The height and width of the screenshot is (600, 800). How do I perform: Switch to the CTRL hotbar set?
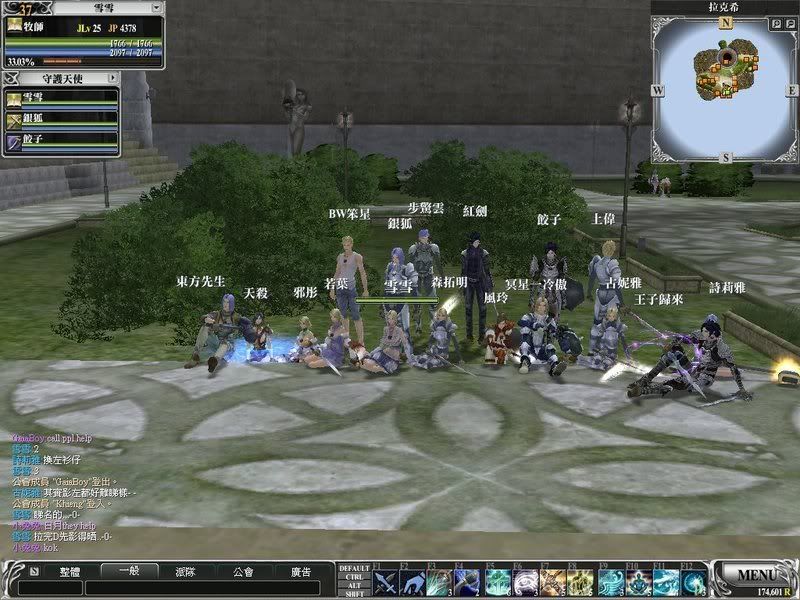coord(354,577)
